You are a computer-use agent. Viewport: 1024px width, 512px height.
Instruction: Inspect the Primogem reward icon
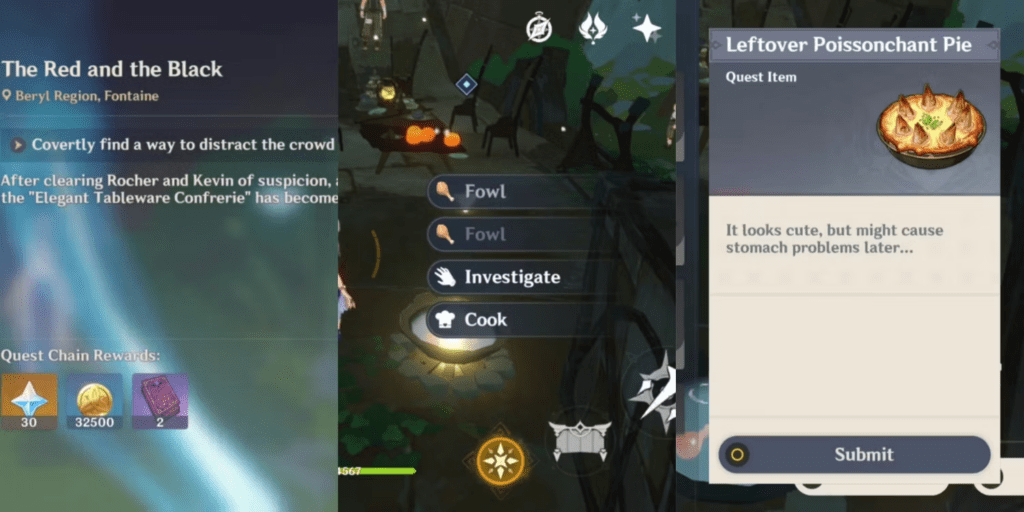tap(29, 399)
